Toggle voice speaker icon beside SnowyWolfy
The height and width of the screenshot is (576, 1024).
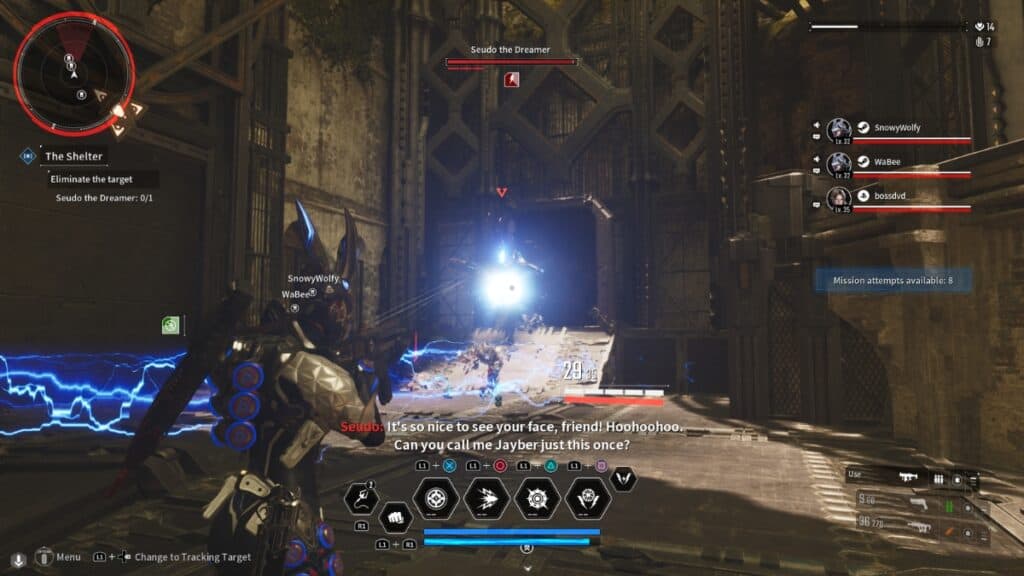pos(816,128)
